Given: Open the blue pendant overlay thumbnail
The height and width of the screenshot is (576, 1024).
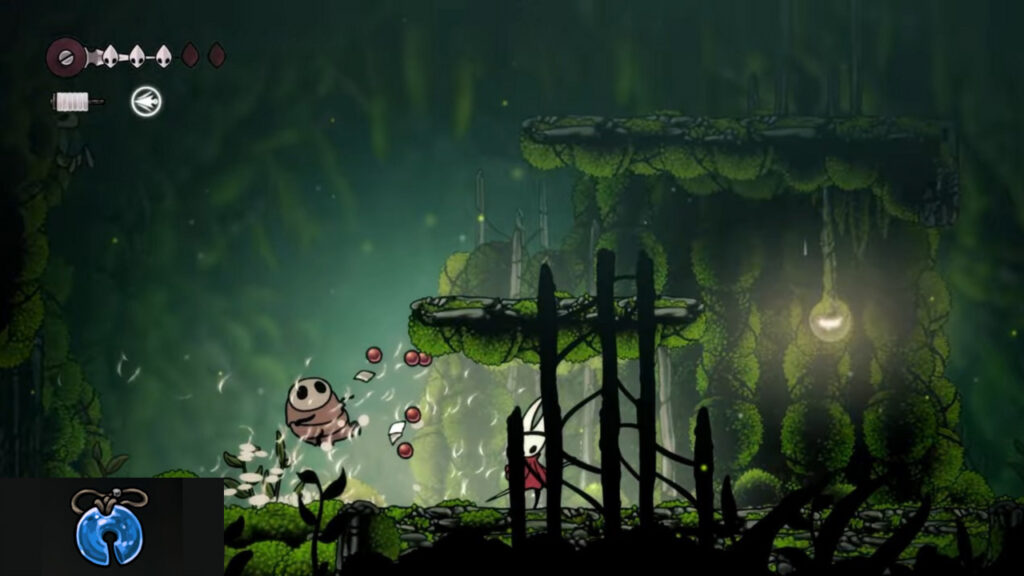Looking at the screenshot, I should pyautogui.click(x=109, y=526).
